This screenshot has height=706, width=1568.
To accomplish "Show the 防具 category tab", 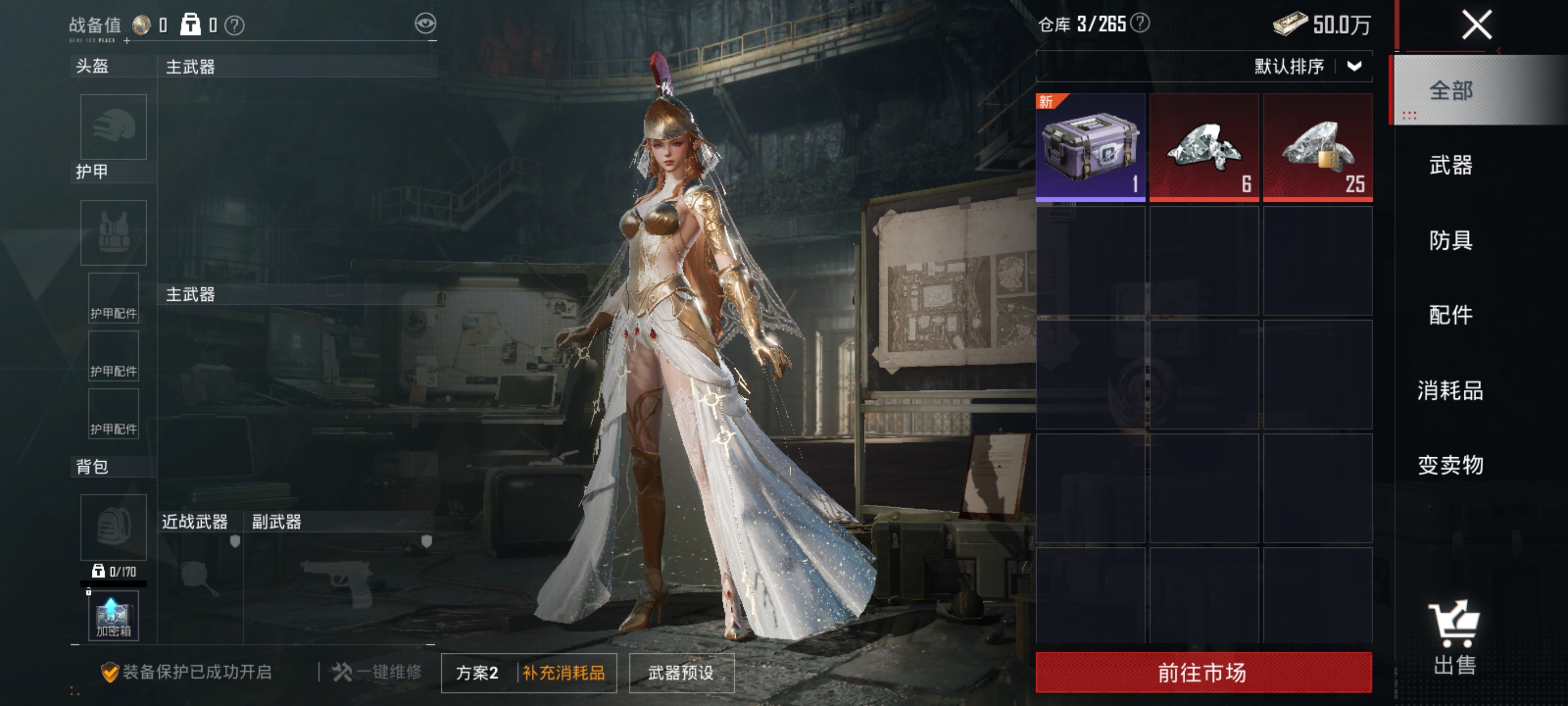I will click(1450, 240).
